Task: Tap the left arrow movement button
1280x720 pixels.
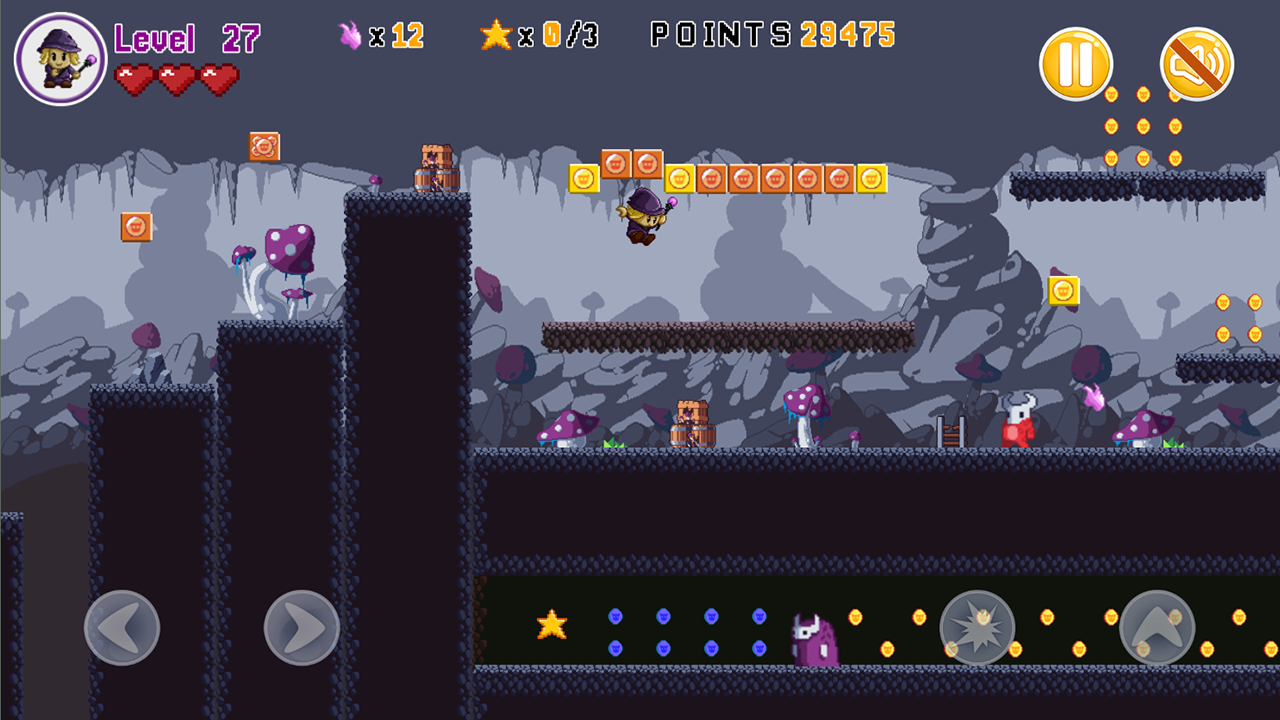Action: [x=122, y=628]
